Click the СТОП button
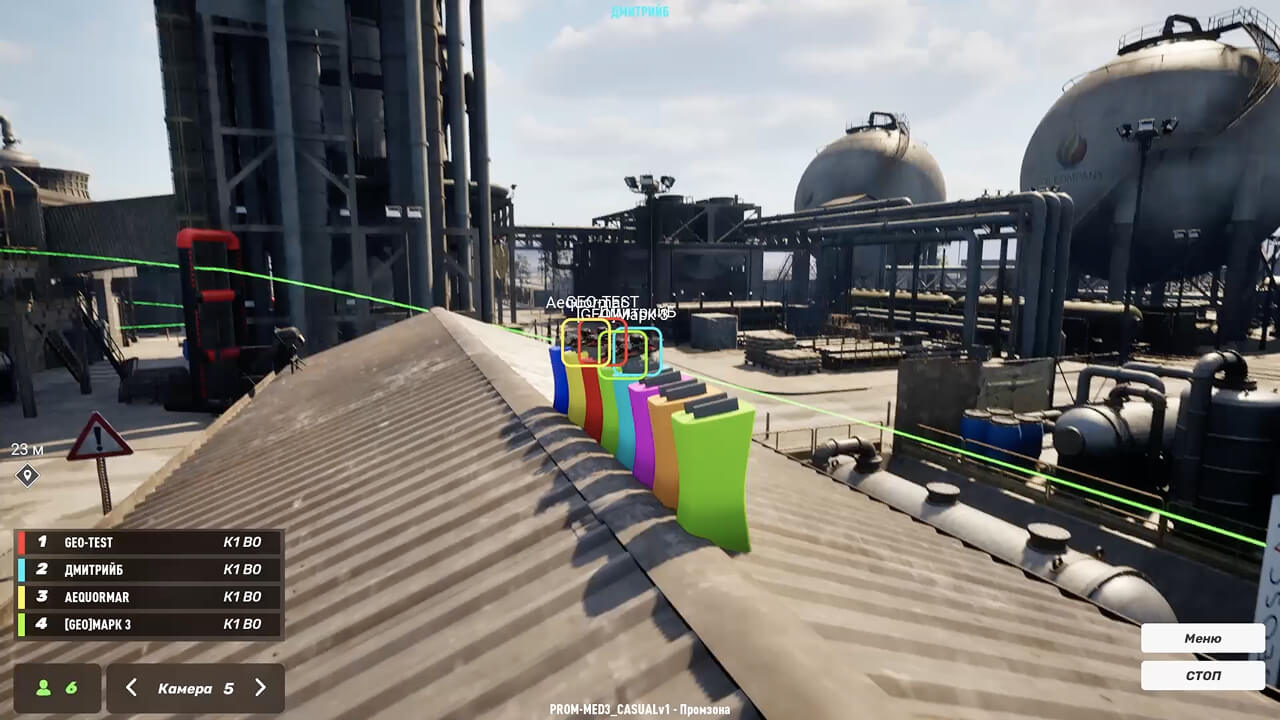This screenshot has width=1280, height=720. coord(1202,675)
